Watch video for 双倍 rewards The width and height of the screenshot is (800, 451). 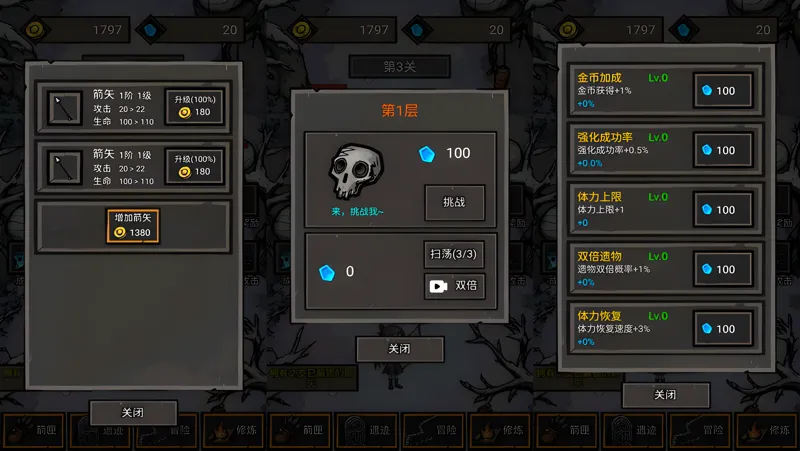pyautogui.click(x=453, y=285)
